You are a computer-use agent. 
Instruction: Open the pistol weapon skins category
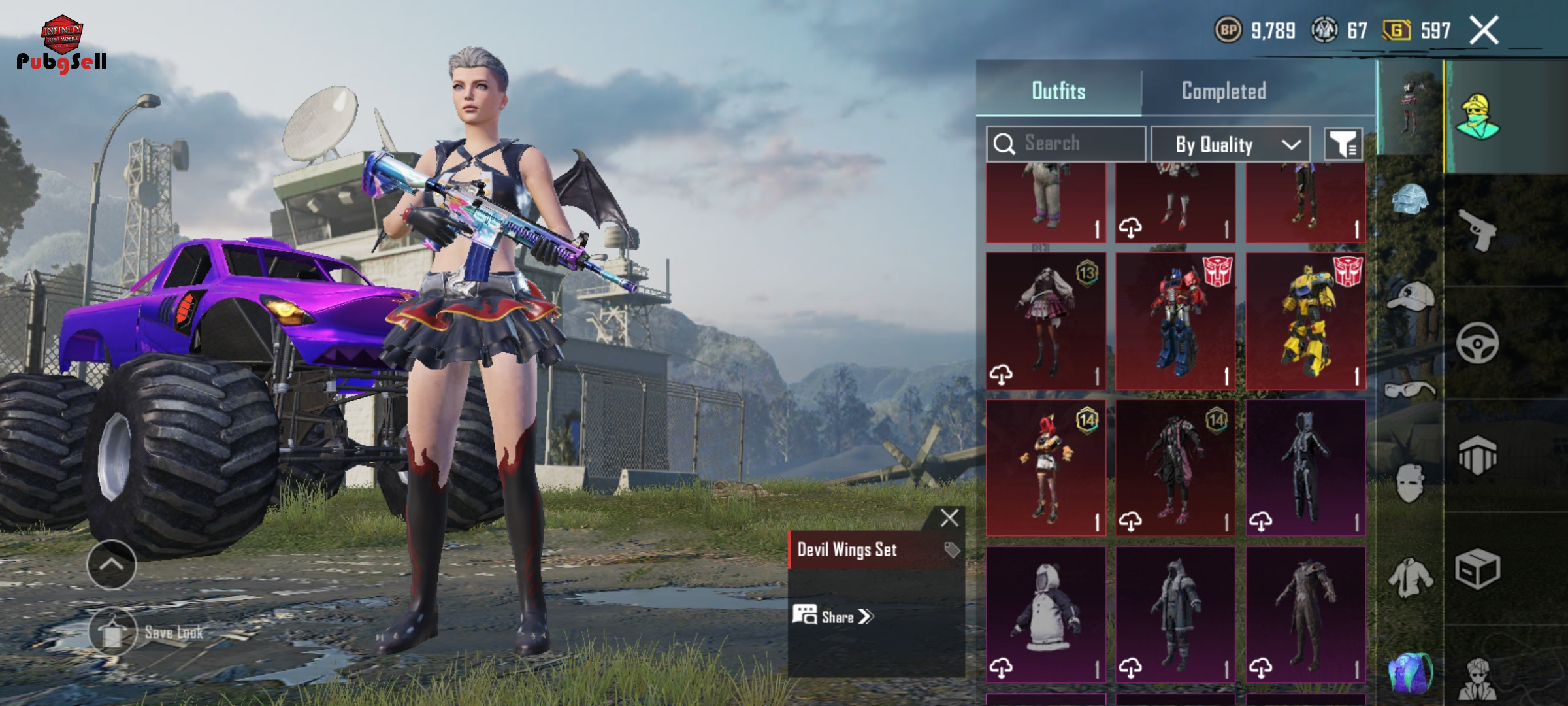pyautogui.click(x=1478, y=229)
